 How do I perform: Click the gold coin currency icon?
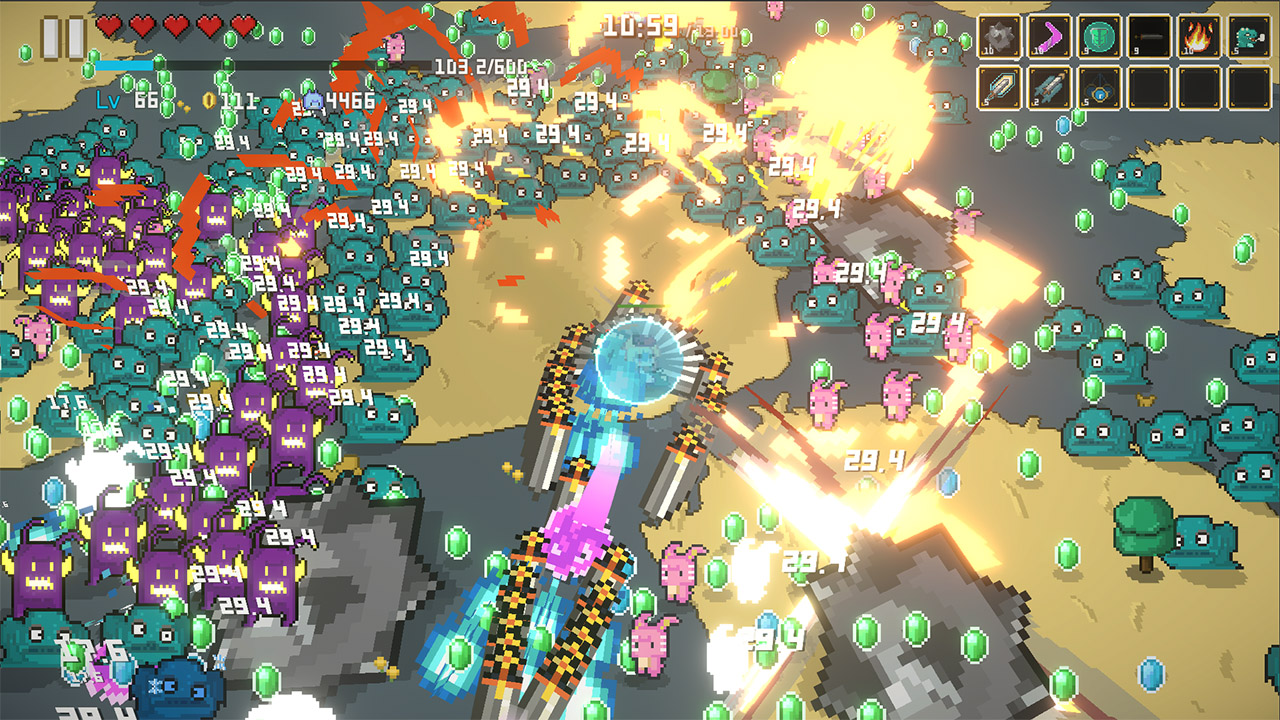208,102
